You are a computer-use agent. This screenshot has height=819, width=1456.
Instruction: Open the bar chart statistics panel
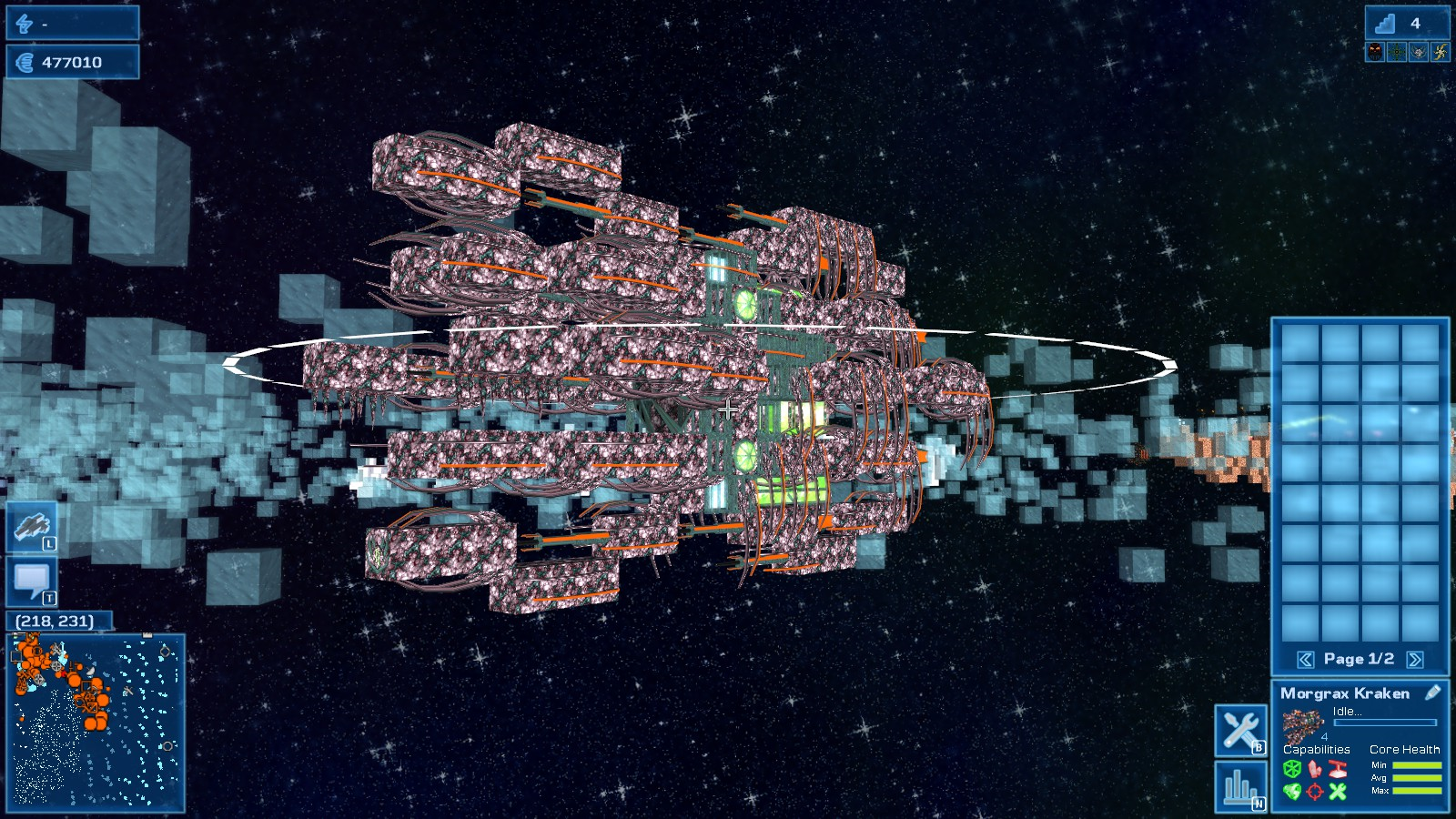coord(1240,786)
